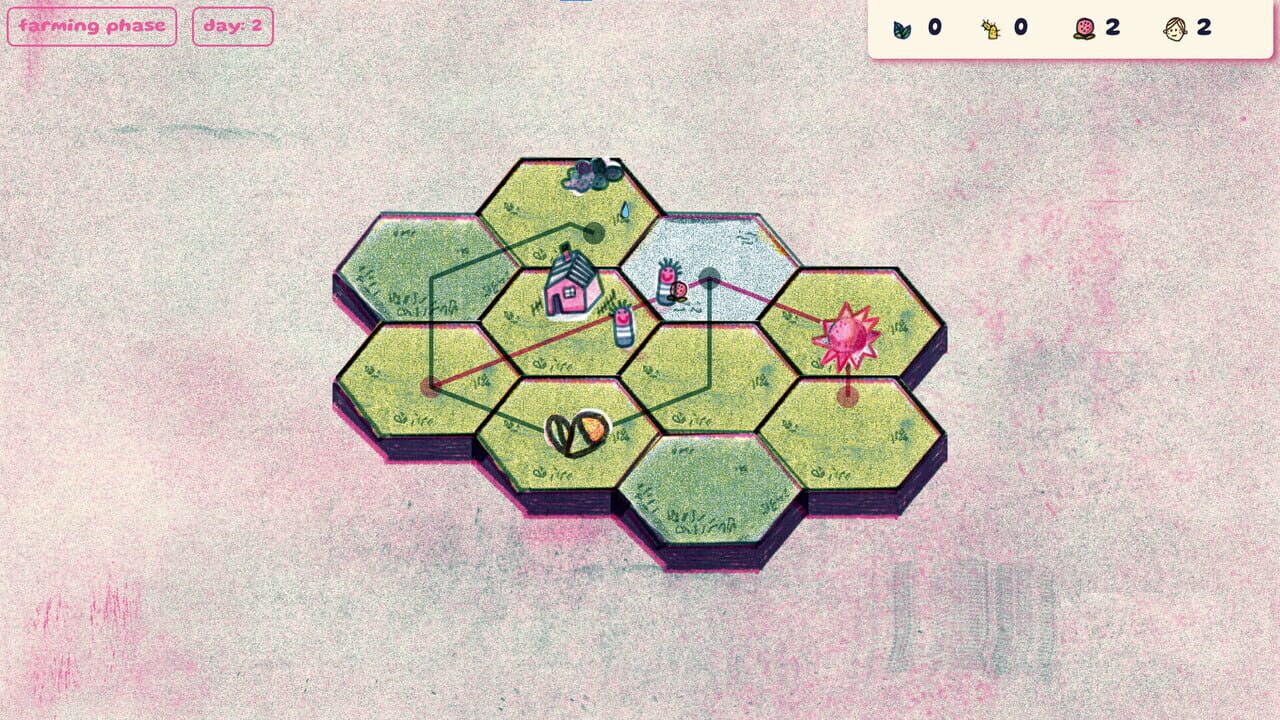Click the day: 2 indicator

[x=232, y=26]
